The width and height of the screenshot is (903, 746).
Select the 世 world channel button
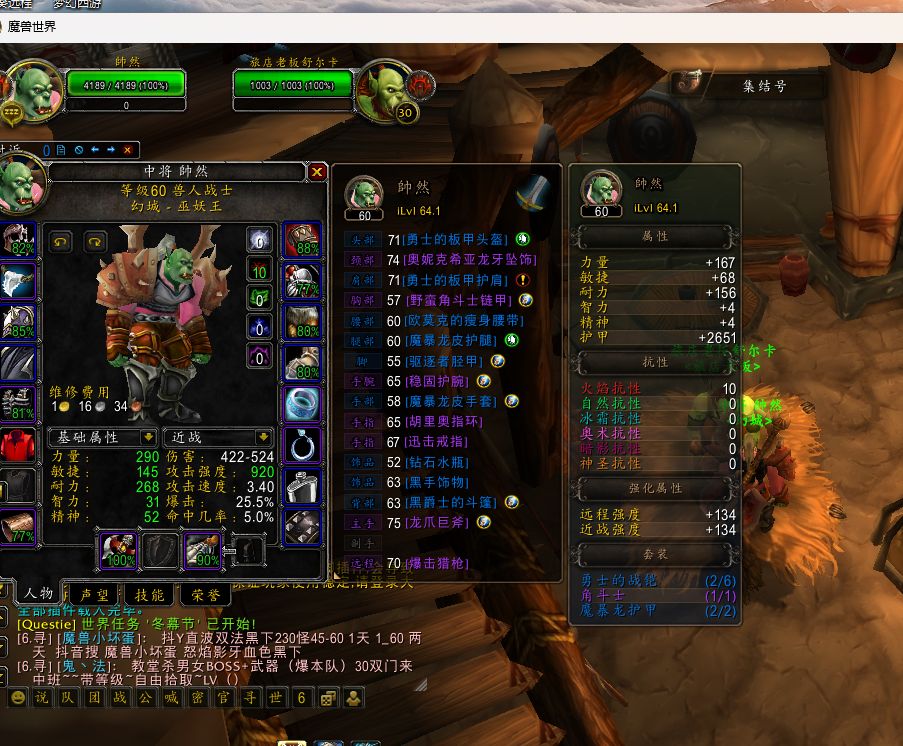pos(275,698)
